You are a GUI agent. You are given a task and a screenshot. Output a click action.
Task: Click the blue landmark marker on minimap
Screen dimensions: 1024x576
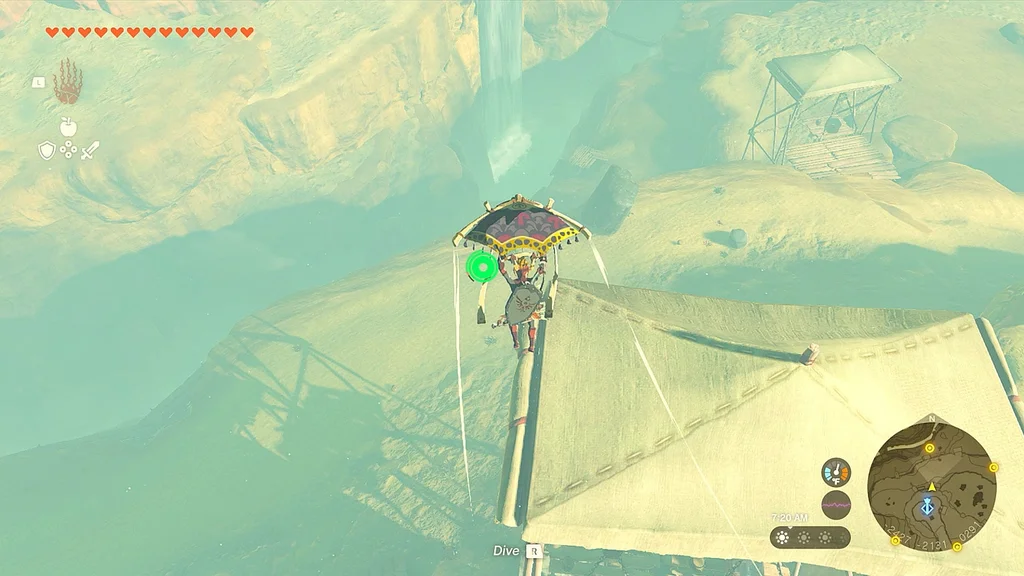click(930, 507)
